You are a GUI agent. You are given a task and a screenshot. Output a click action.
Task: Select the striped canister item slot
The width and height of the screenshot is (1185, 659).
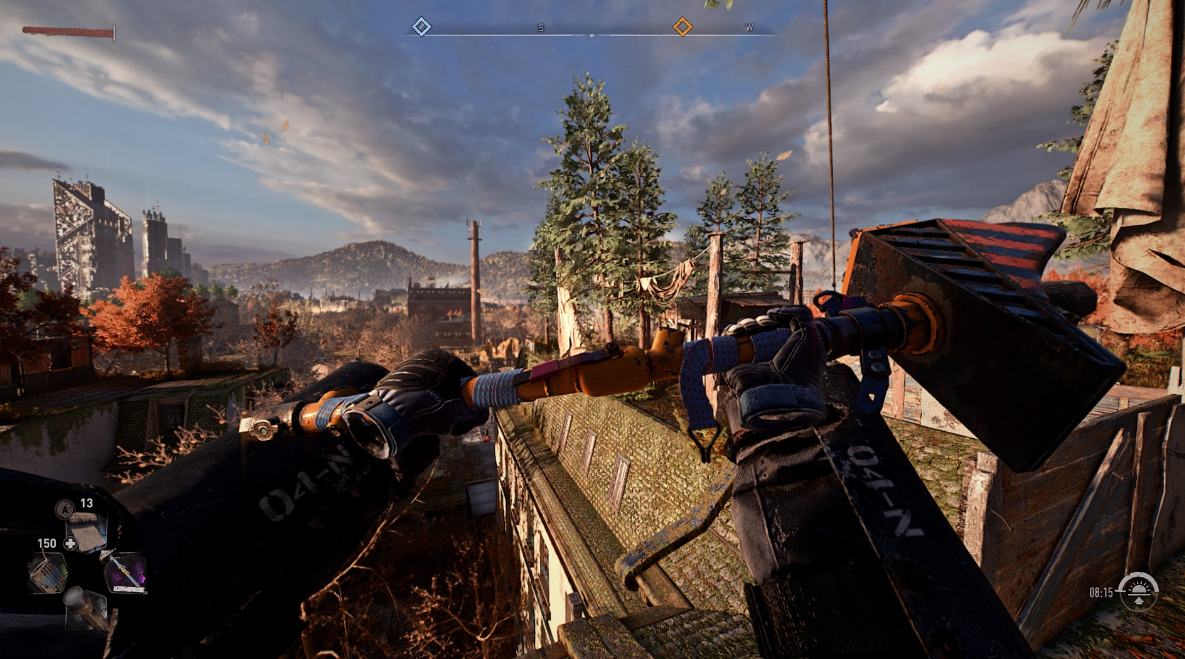tap(45, 572)
